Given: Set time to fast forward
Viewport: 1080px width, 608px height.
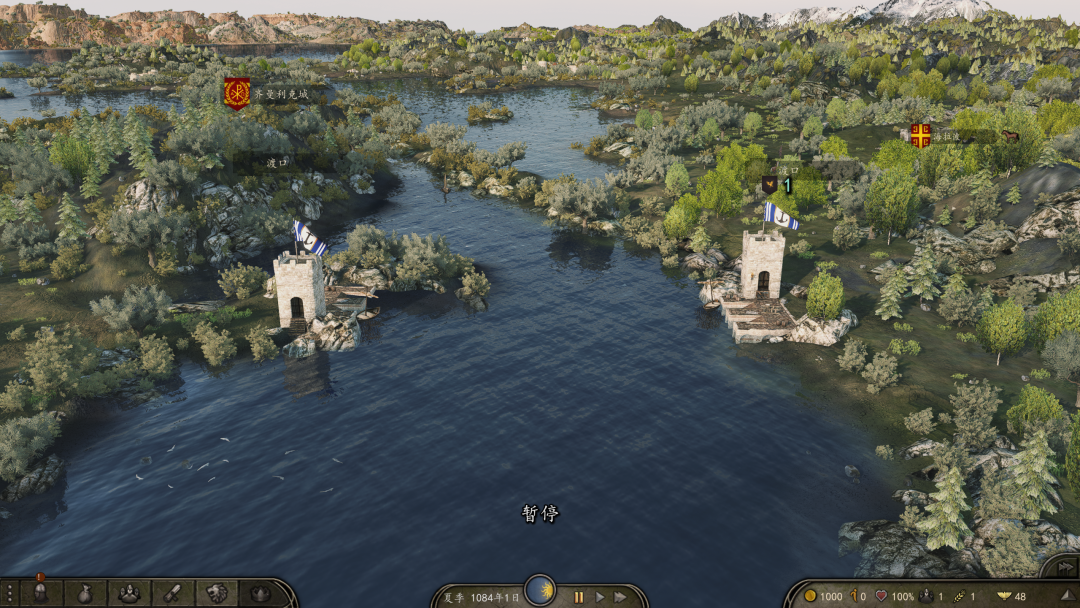Looking at the screenshot, I should pos(621,597).
